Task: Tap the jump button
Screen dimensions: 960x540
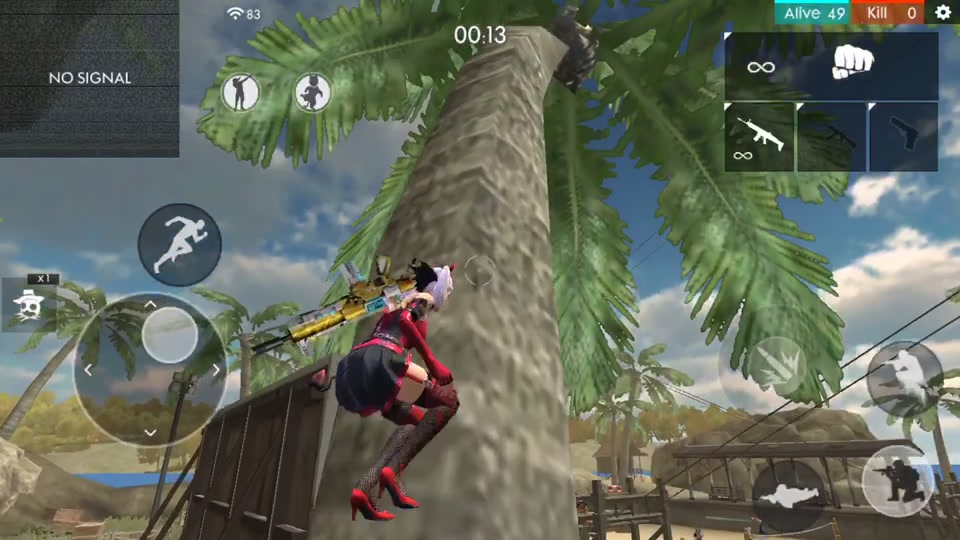Action: tap(904, 377)
